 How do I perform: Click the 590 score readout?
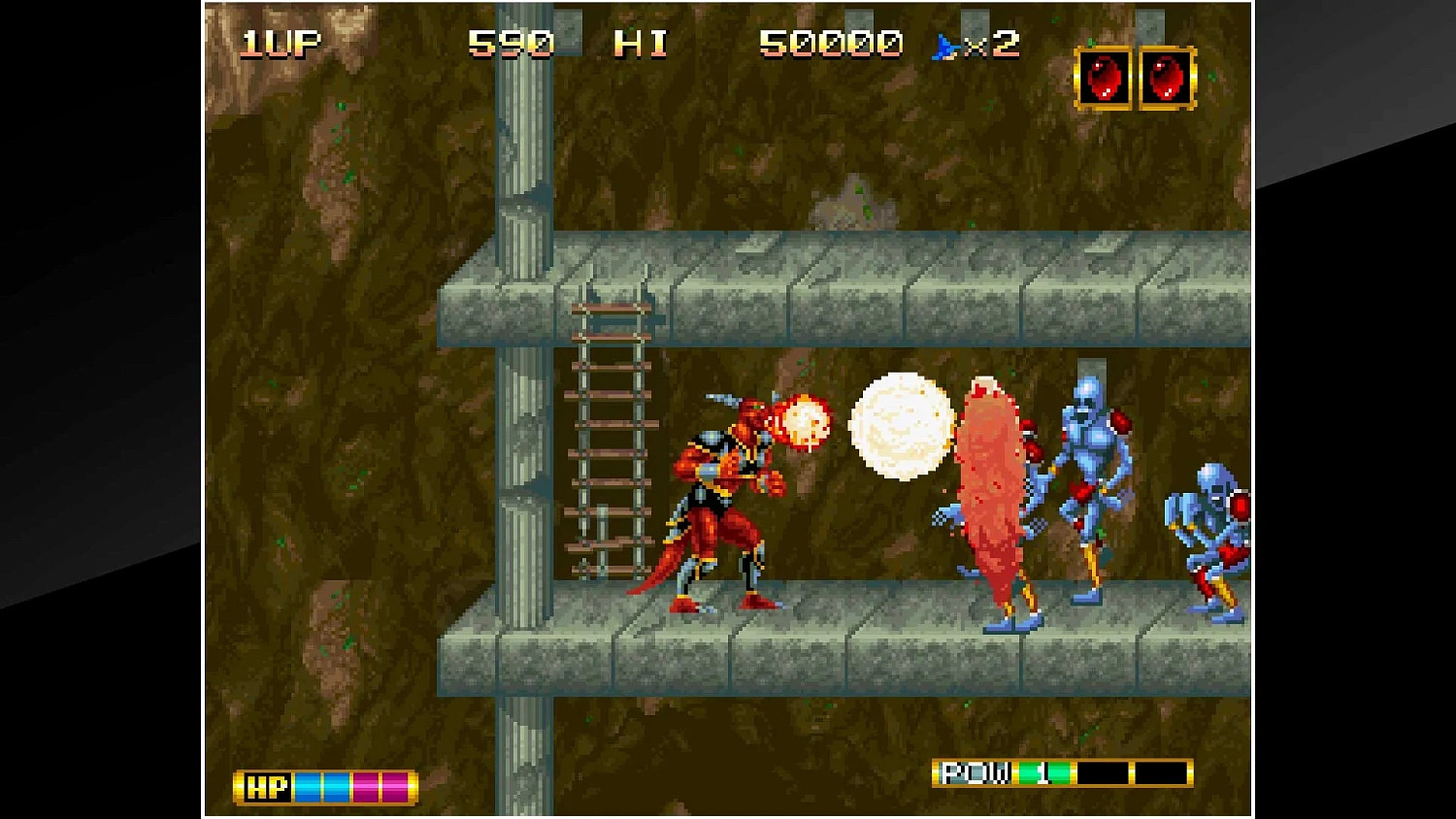511,44
